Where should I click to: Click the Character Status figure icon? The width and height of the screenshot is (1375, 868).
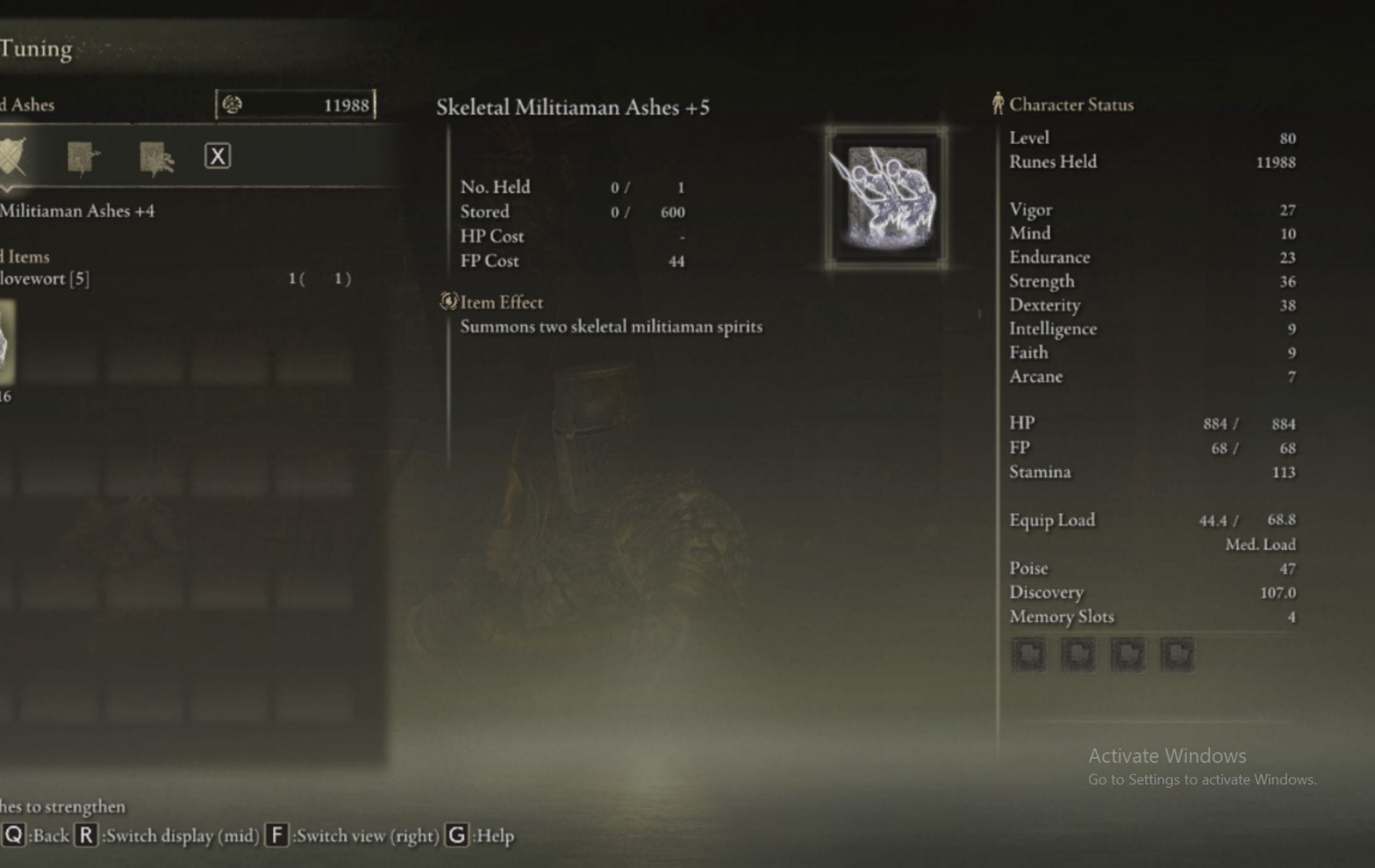(999, 103)
